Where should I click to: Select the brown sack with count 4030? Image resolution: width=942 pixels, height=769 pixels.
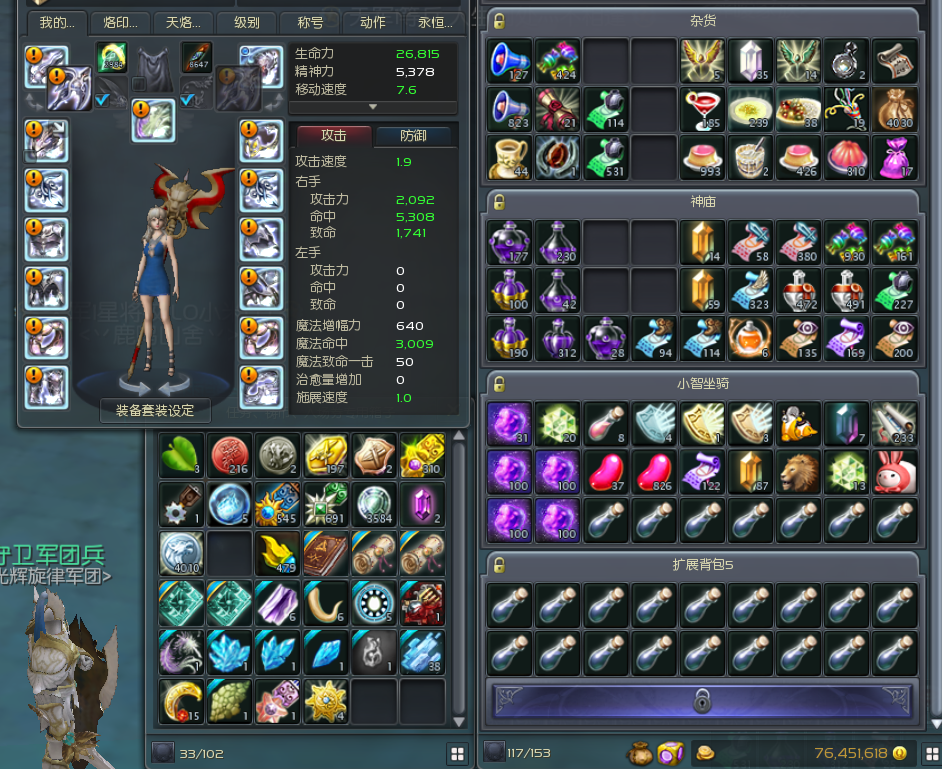tap(895, 109)
